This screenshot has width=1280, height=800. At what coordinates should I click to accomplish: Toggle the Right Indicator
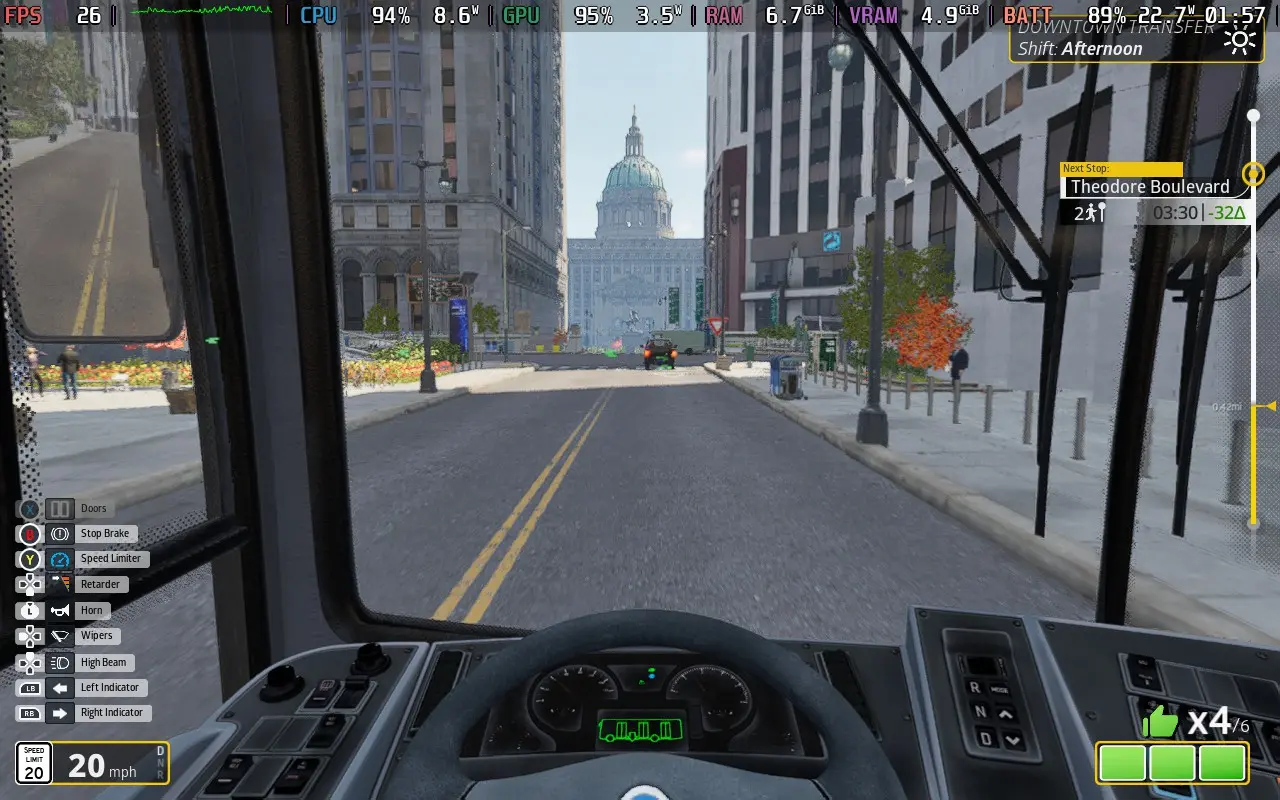58,712
